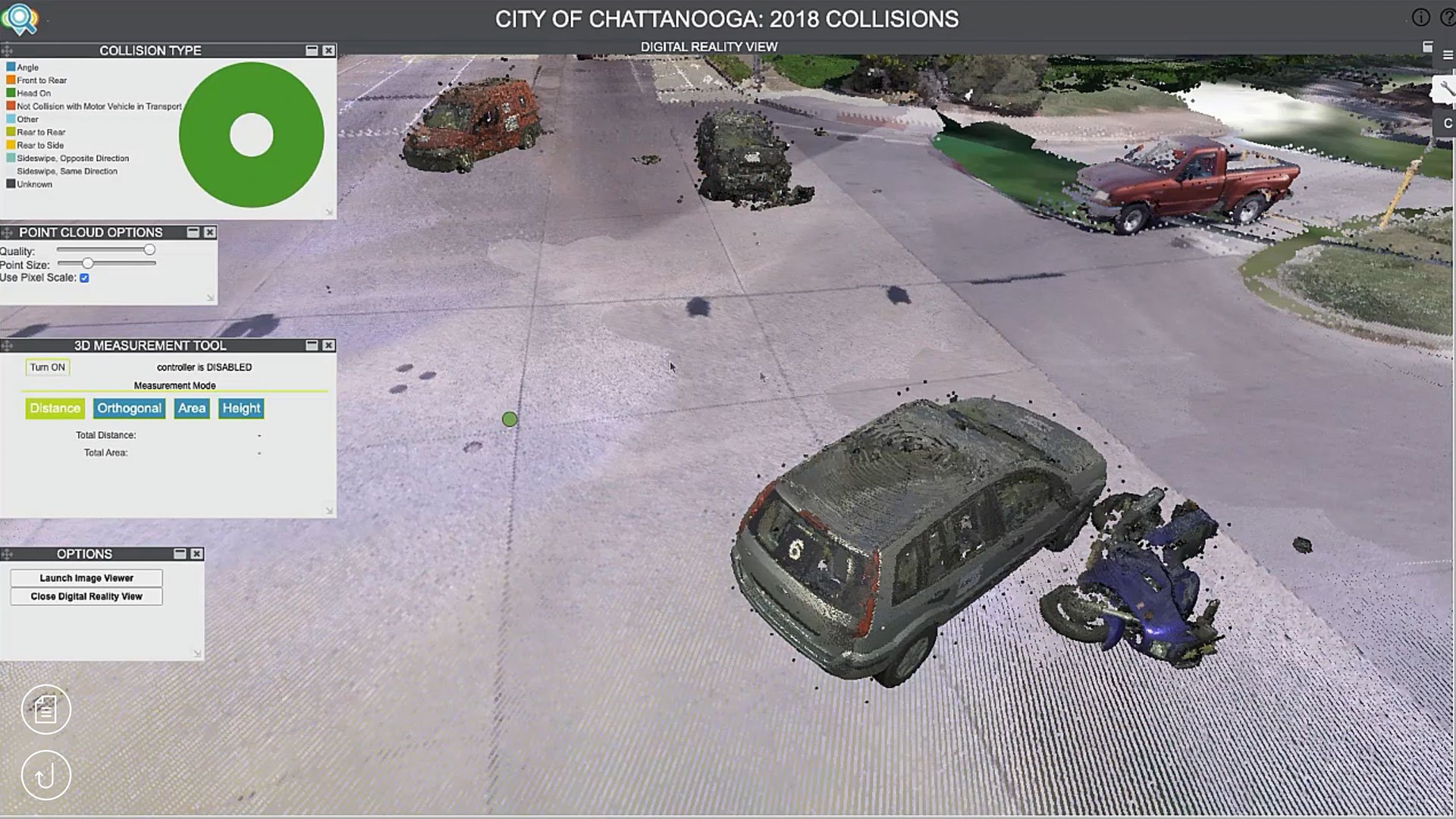Close the Collision Type panel
The width and height of the screenshot is (1456, 819).
[x=328, y=50]
